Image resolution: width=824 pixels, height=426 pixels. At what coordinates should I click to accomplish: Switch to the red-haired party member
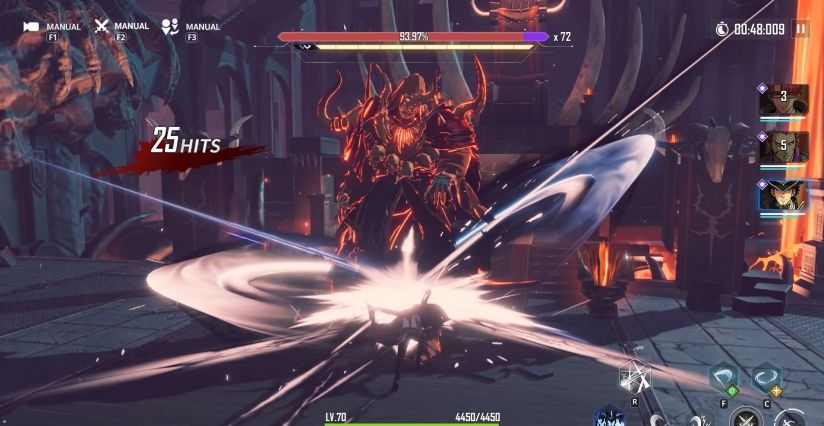pos(784,101)
